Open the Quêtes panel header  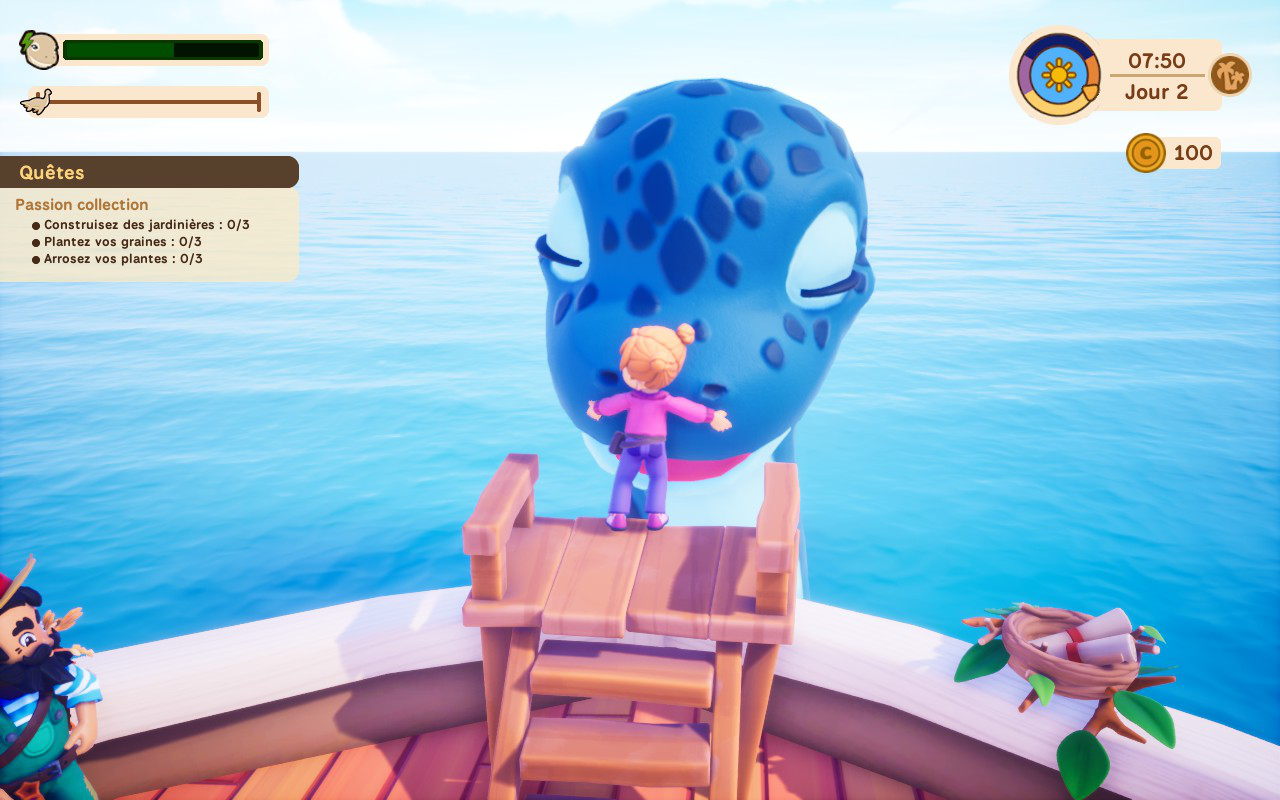point(52,172)
